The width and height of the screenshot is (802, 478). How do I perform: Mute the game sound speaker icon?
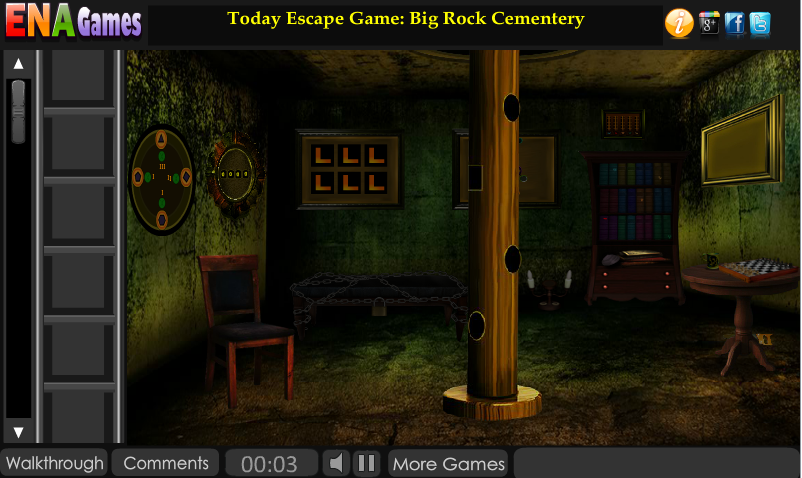click(337, 463)
